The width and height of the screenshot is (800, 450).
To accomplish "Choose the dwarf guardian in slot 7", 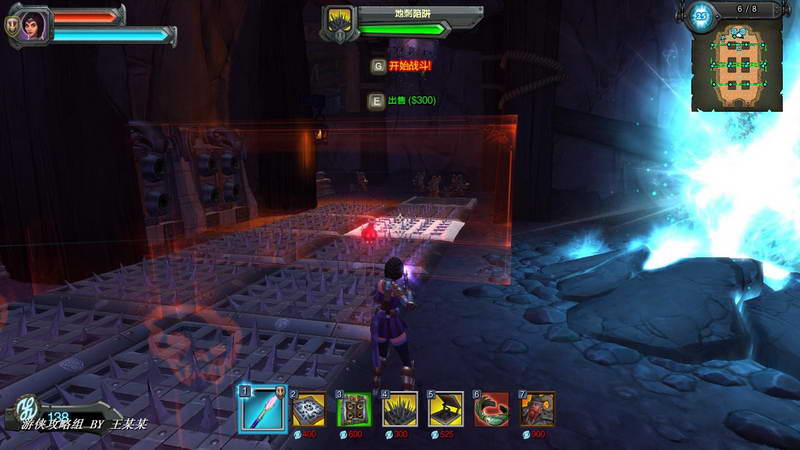I will 537,409.
